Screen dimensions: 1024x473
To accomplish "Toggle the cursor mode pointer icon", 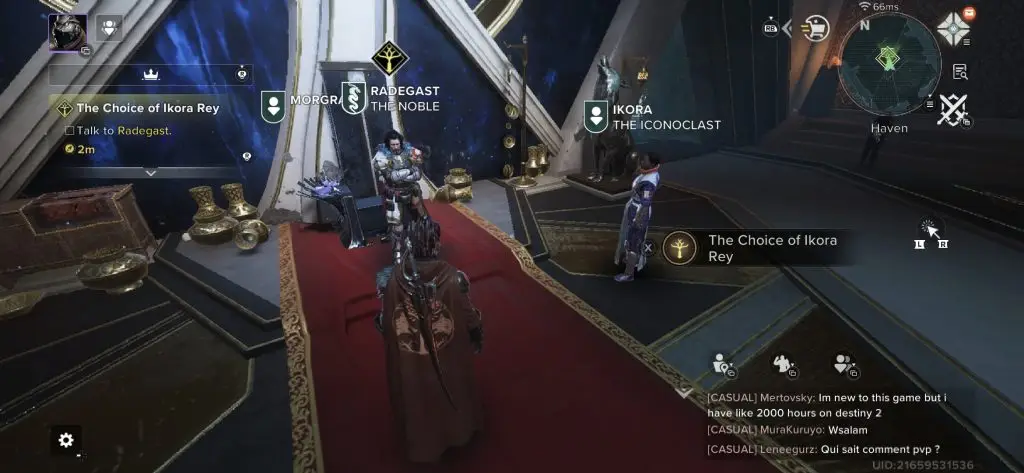I will coord(932,229).
